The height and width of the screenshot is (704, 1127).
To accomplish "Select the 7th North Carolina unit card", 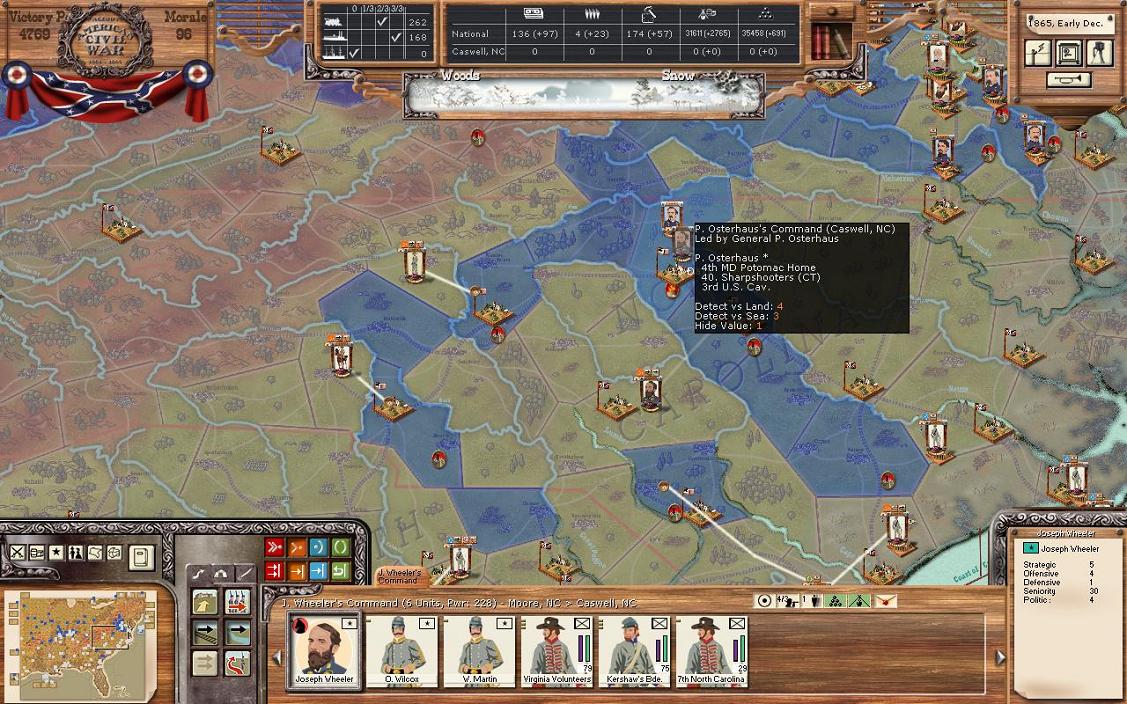I will [712, 649].
